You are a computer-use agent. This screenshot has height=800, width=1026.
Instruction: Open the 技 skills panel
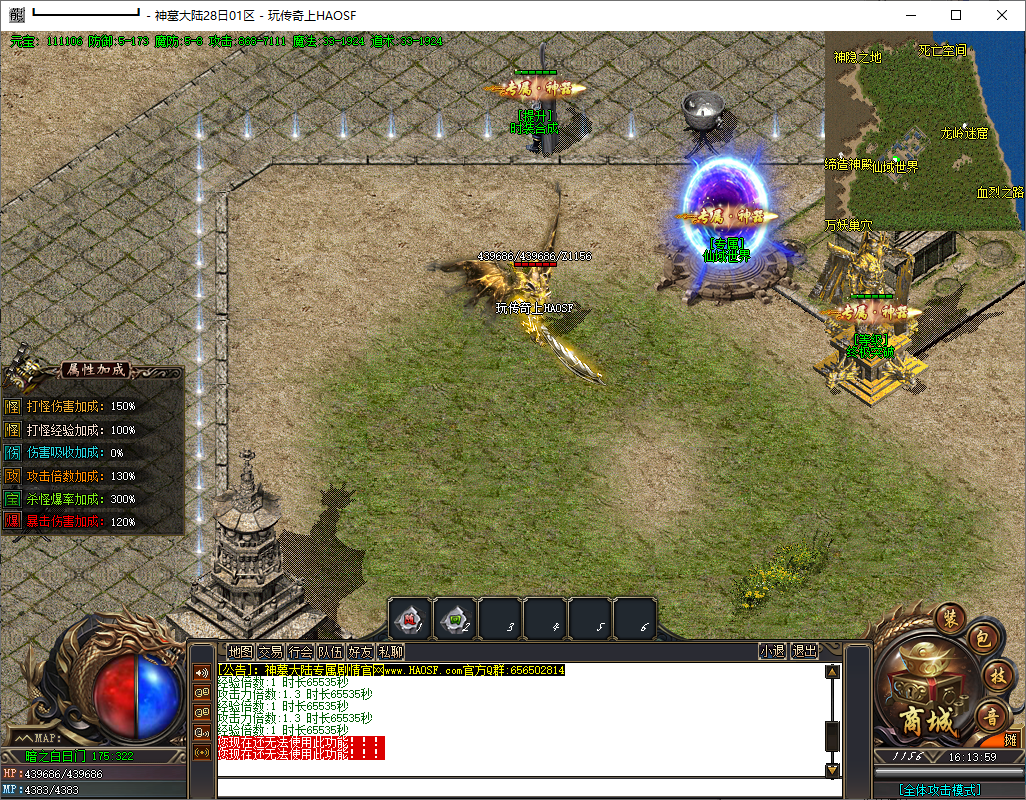(997, 676)
